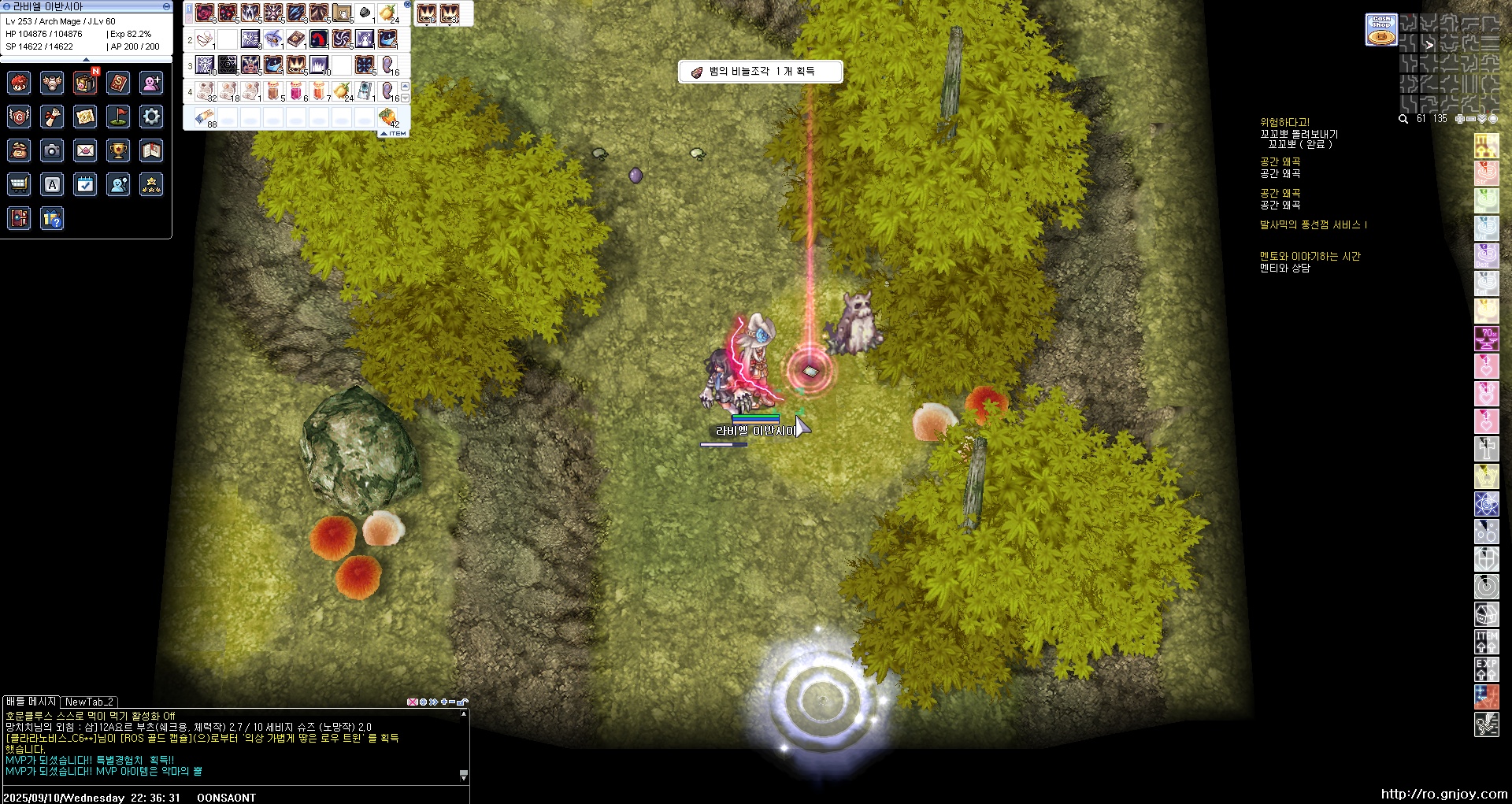Image resolution: width=1512 pixels, height=804 pixels.
Task: Zoom out the minimap with minus button
Action: 1470,119
